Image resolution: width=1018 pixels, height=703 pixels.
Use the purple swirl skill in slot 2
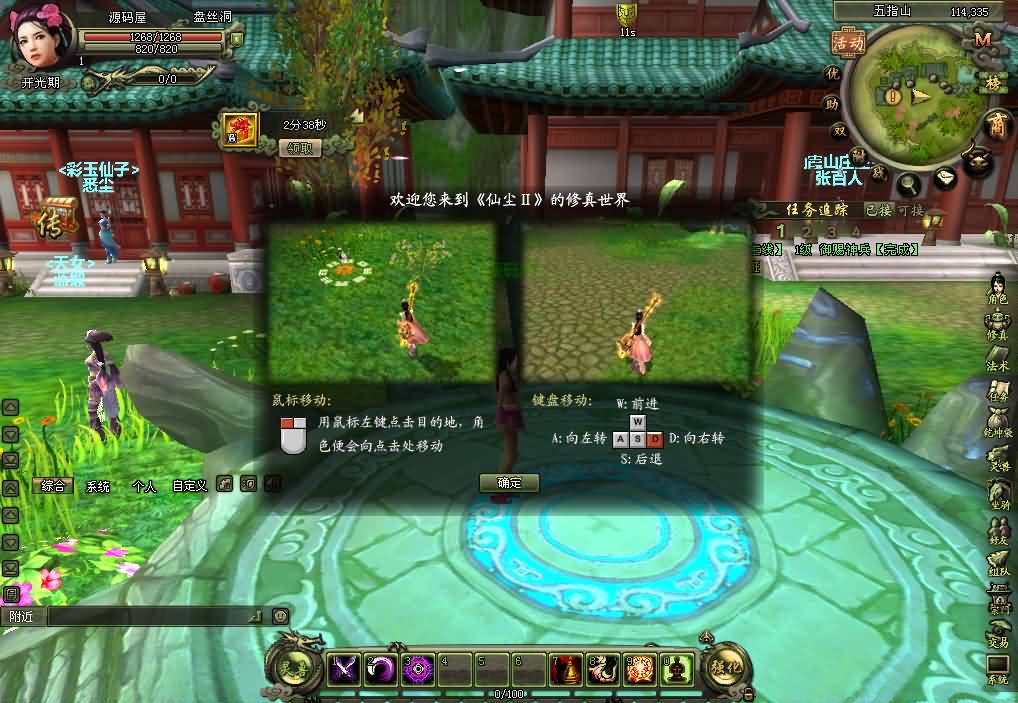coord(380,668)
